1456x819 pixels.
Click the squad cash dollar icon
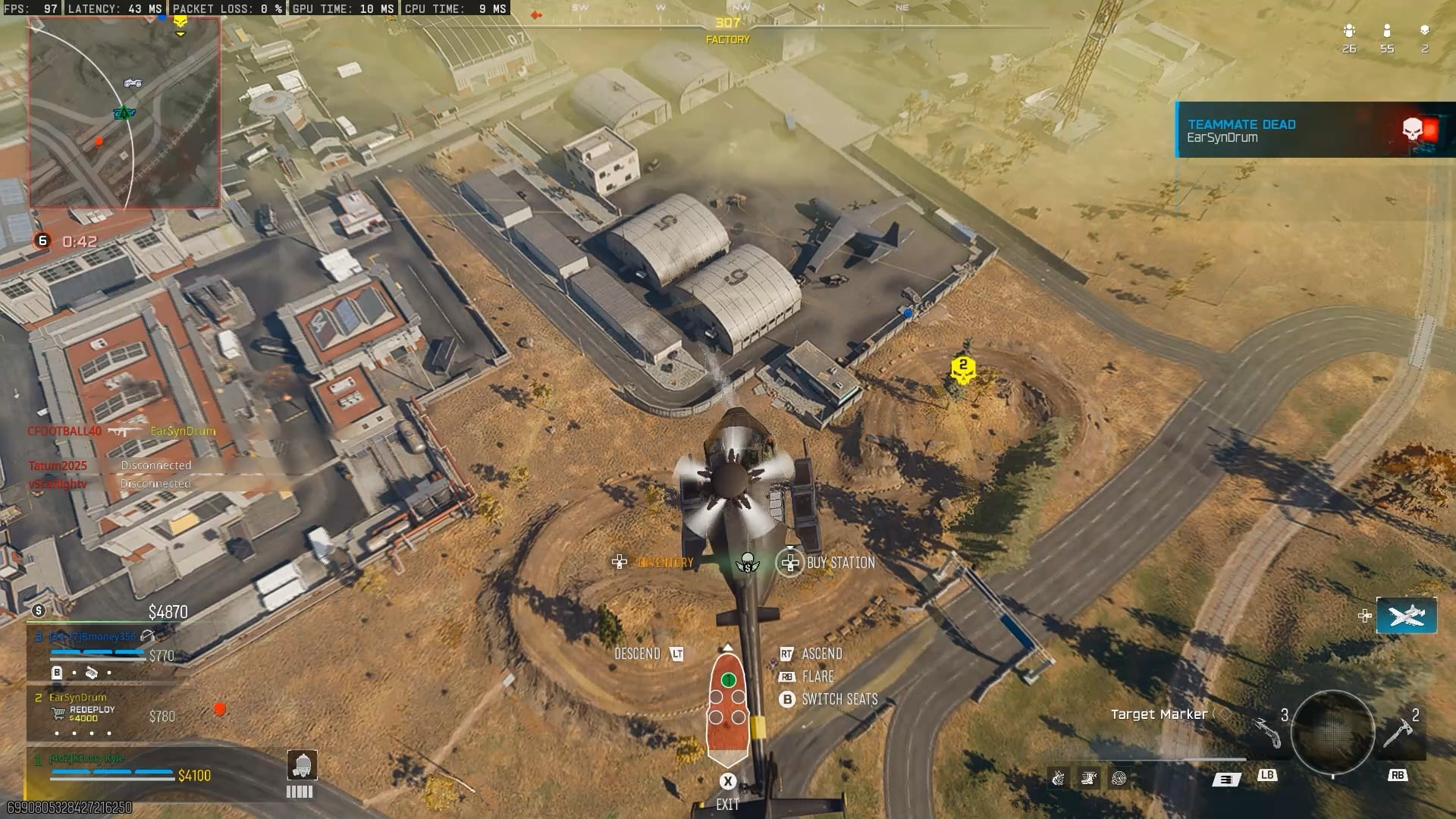click(39, 610)
